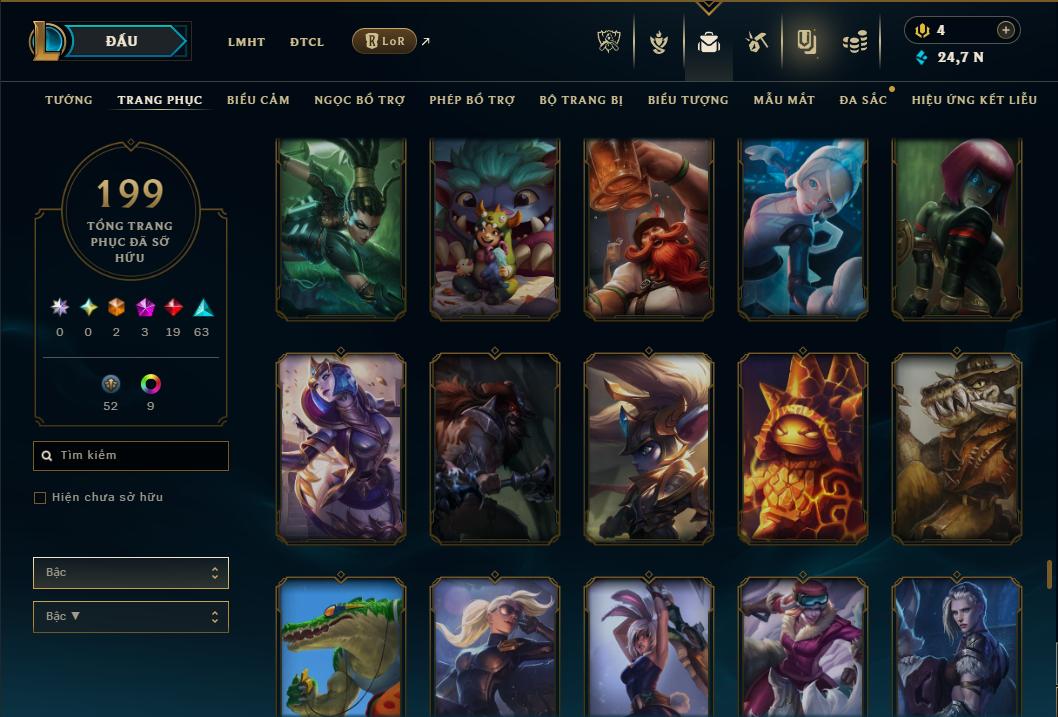Launch the LoR external link
This screenshot has height=717, width=1058.
pos(385,41)
